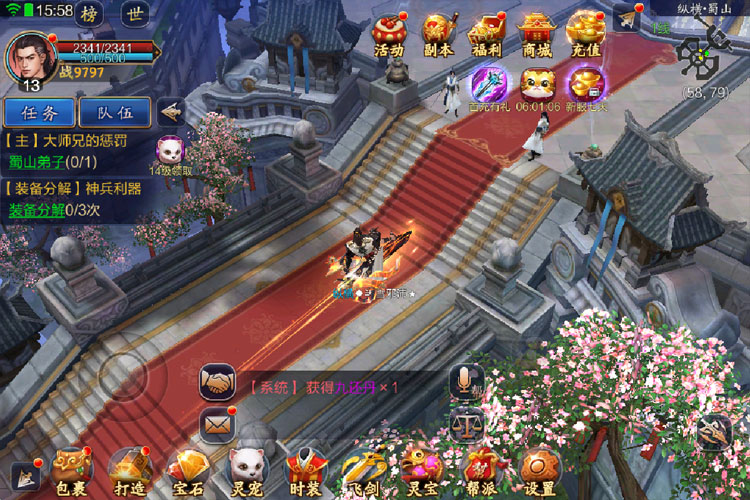Open the 商城 shop

537,33
